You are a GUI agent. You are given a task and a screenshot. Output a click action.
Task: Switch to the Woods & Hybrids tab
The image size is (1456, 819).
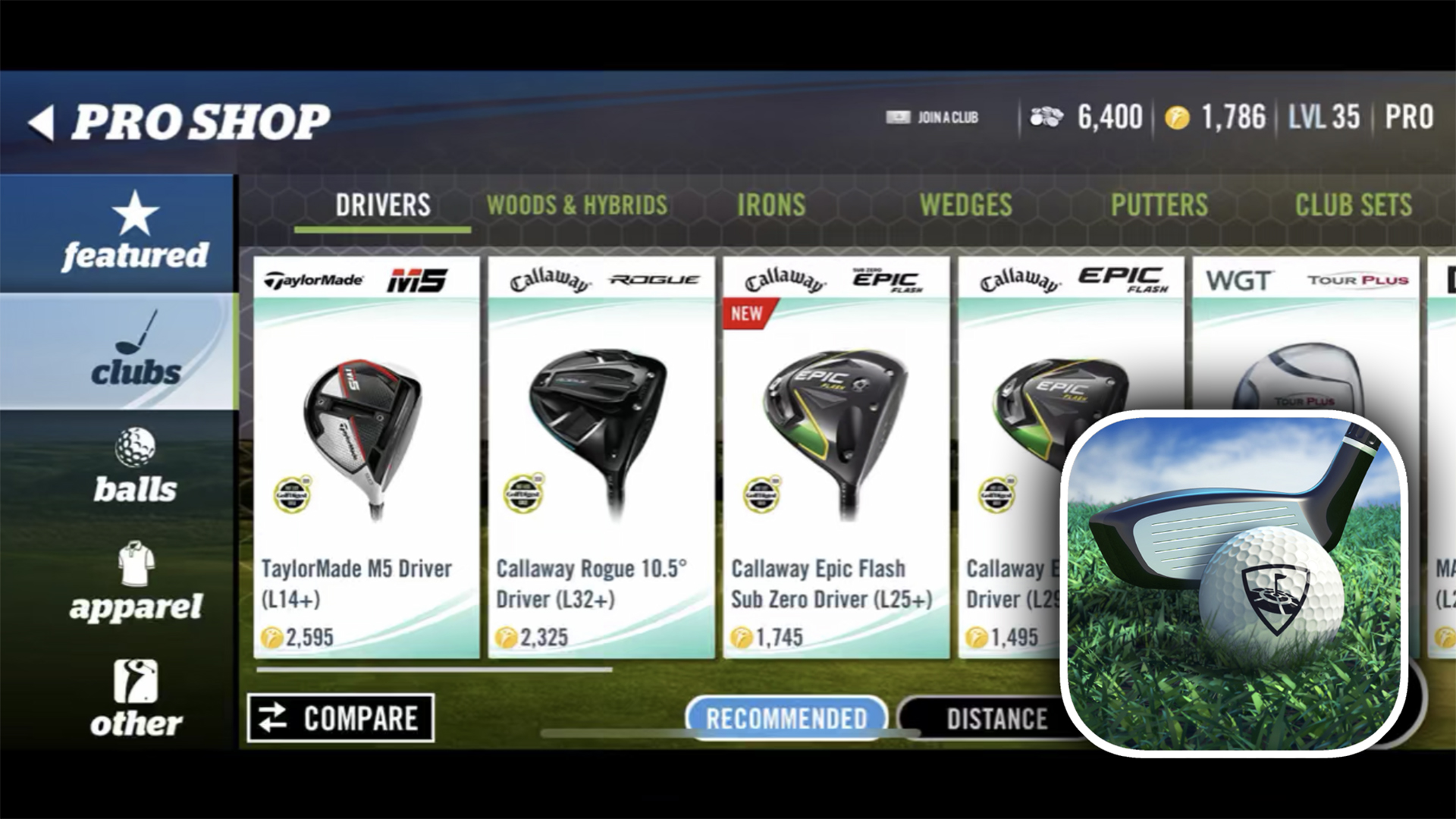pyautogui.click(x=577, y=206)
